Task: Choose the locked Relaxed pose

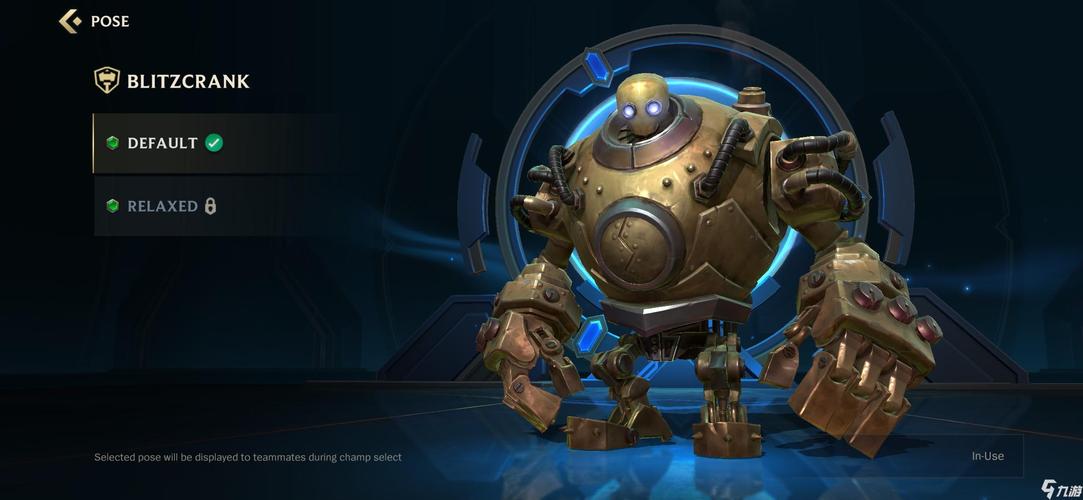Action: click(162, 206)
